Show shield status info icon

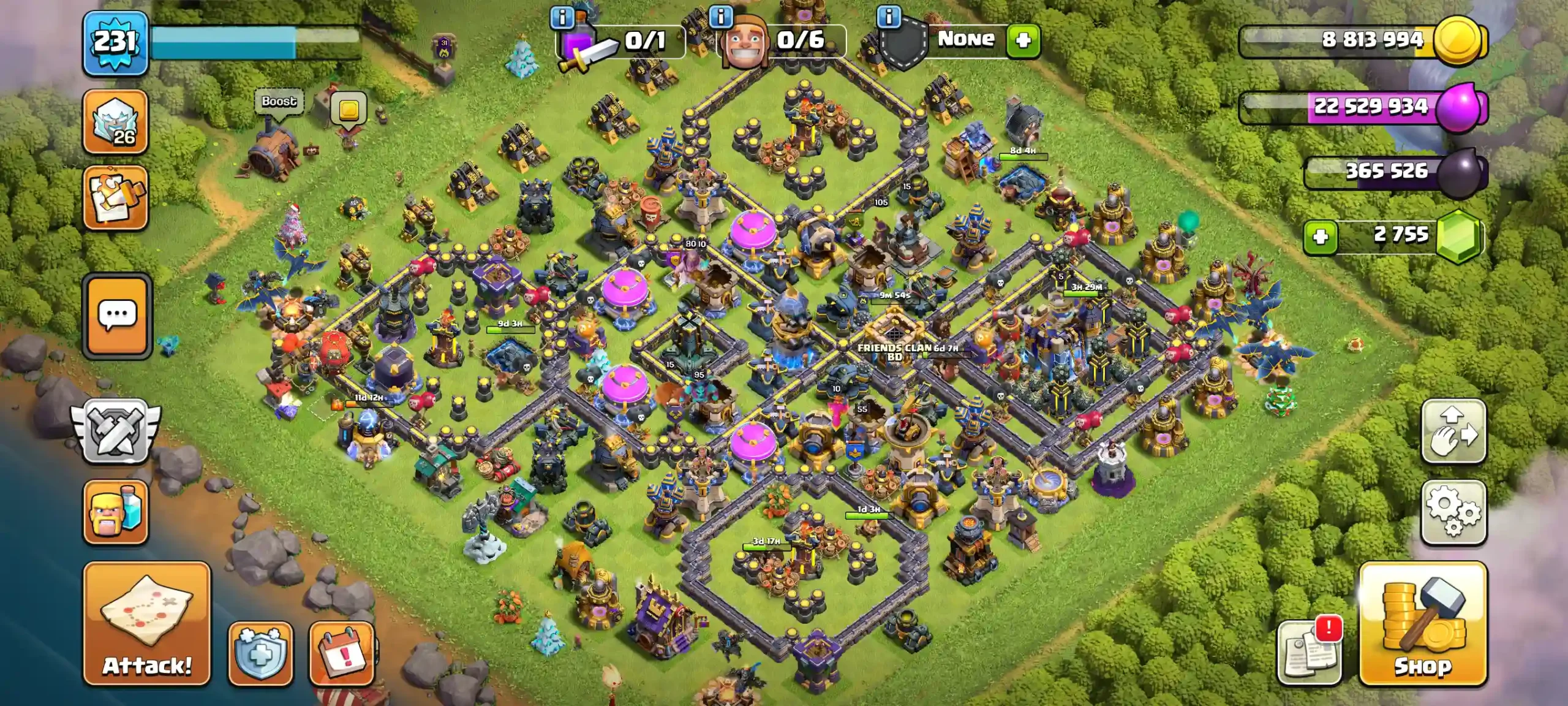889,17
